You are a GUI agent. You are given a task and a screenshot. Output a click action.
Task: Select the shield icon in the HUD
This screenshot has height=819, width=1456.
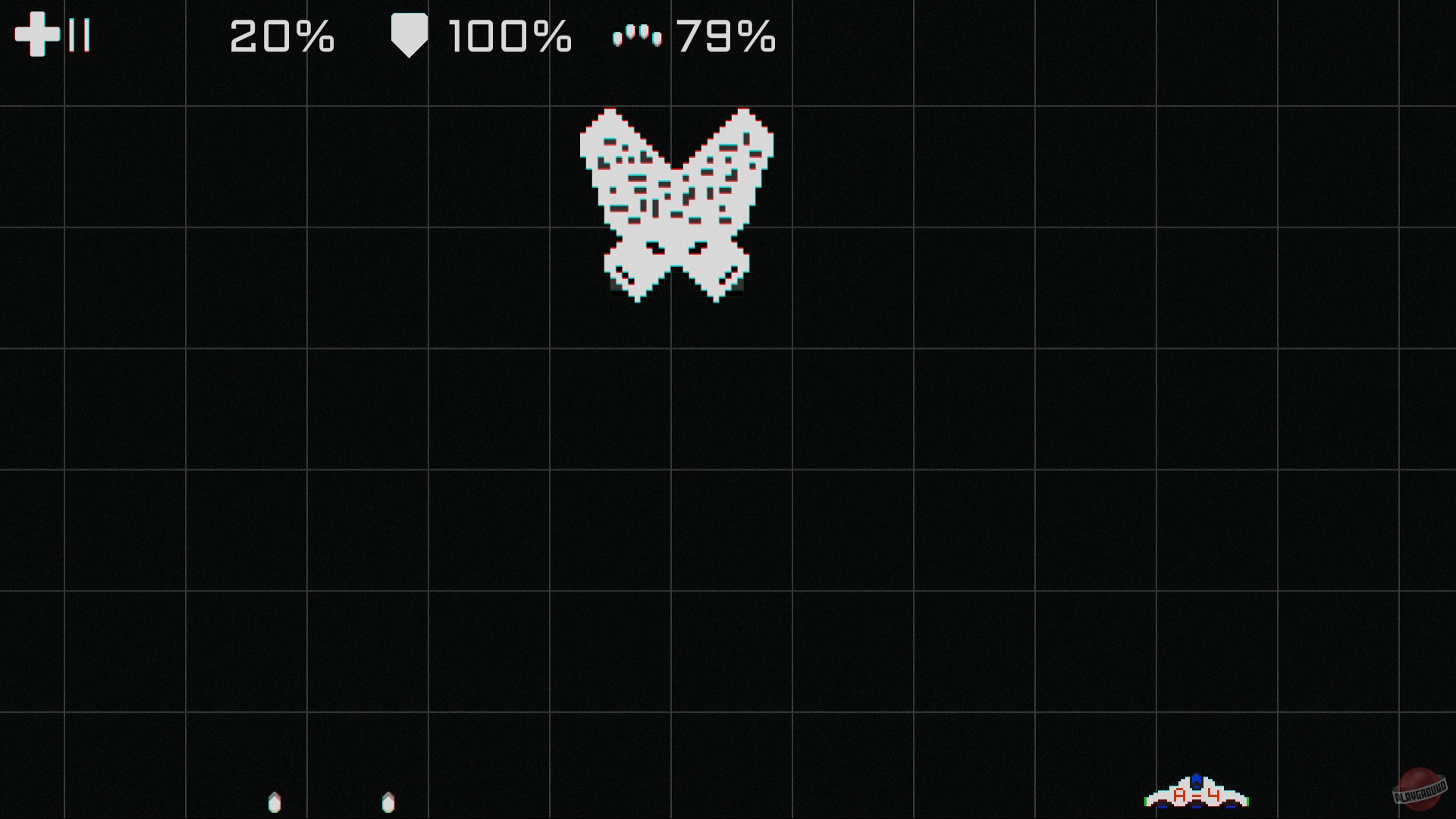coord(409,34)
